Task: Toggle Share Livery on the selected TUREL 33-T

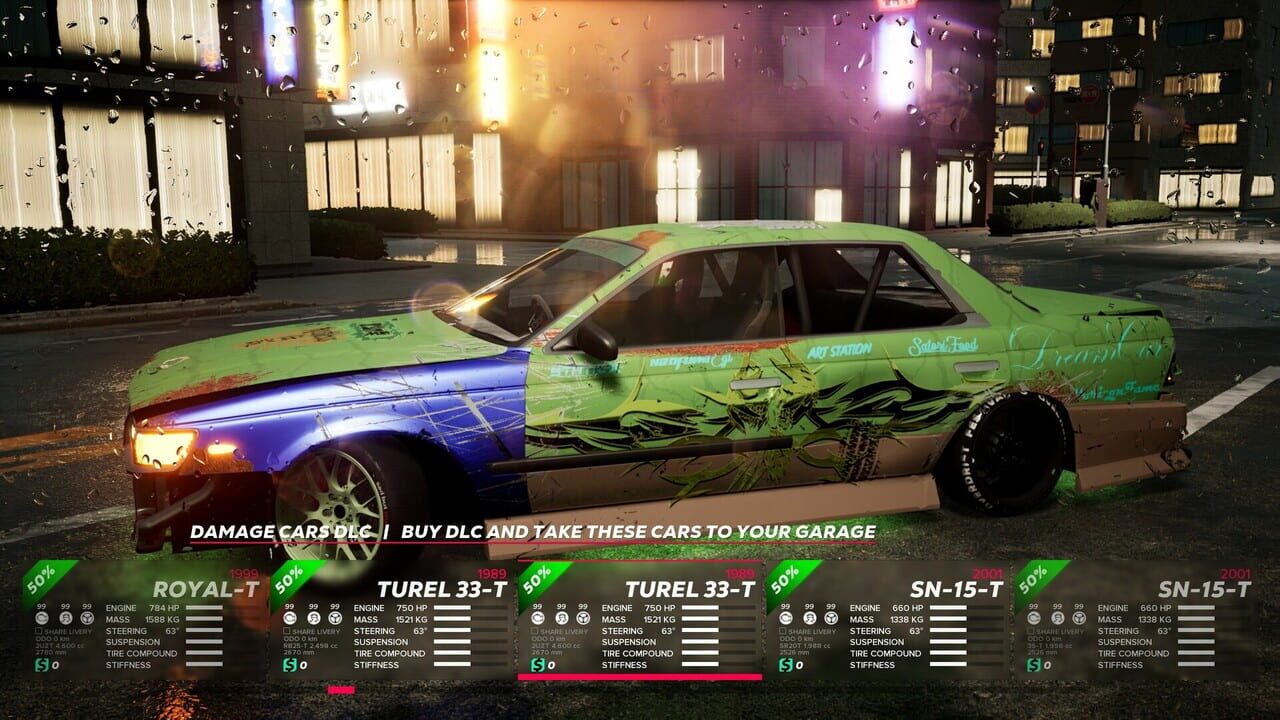Action: pos(537,631)
